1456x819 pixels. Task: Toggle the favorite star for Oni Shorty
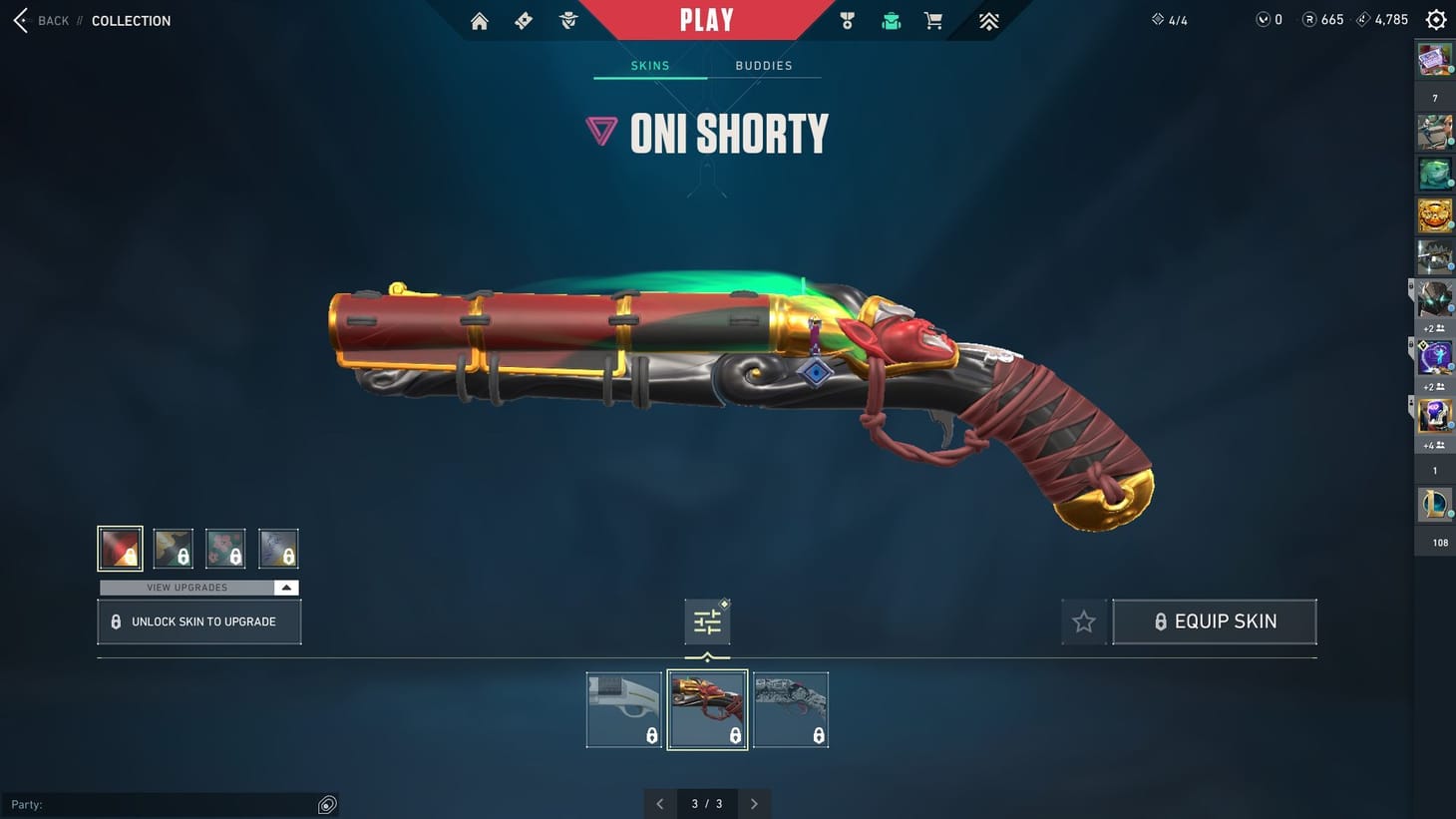point(1083,620)
